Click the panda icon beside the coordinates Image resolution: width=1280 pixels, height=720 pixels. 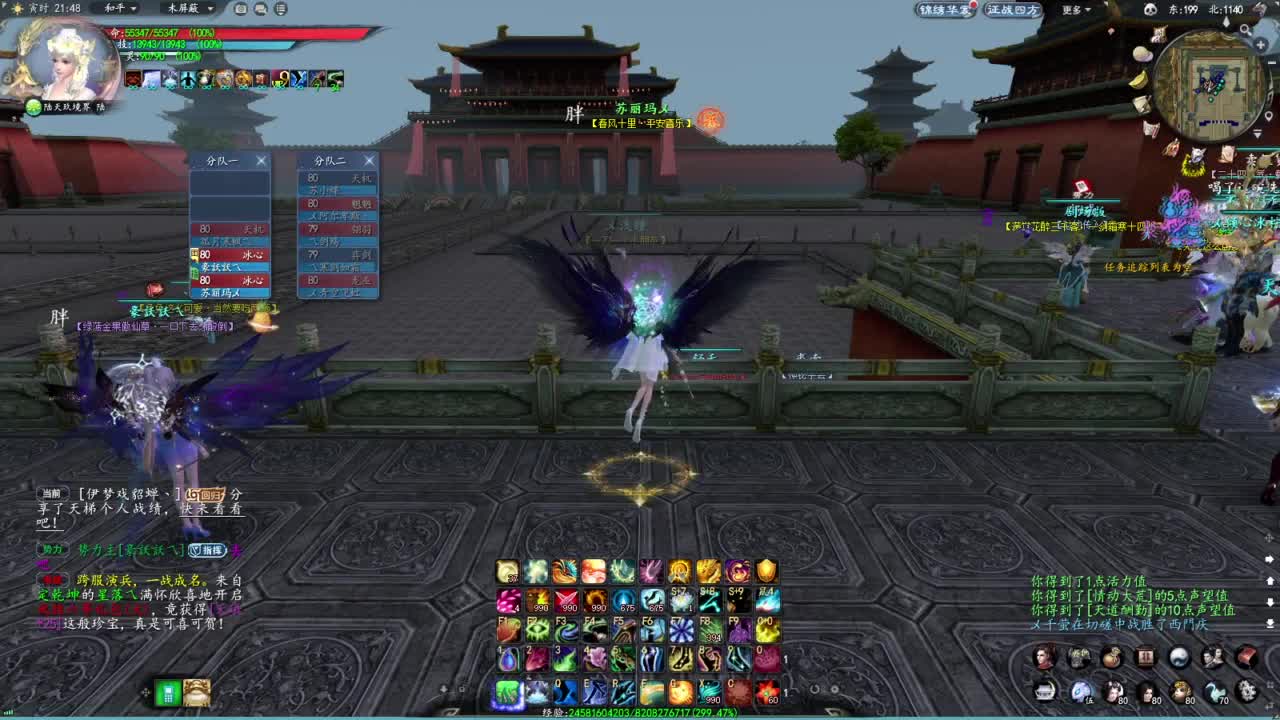[1150, 9]
